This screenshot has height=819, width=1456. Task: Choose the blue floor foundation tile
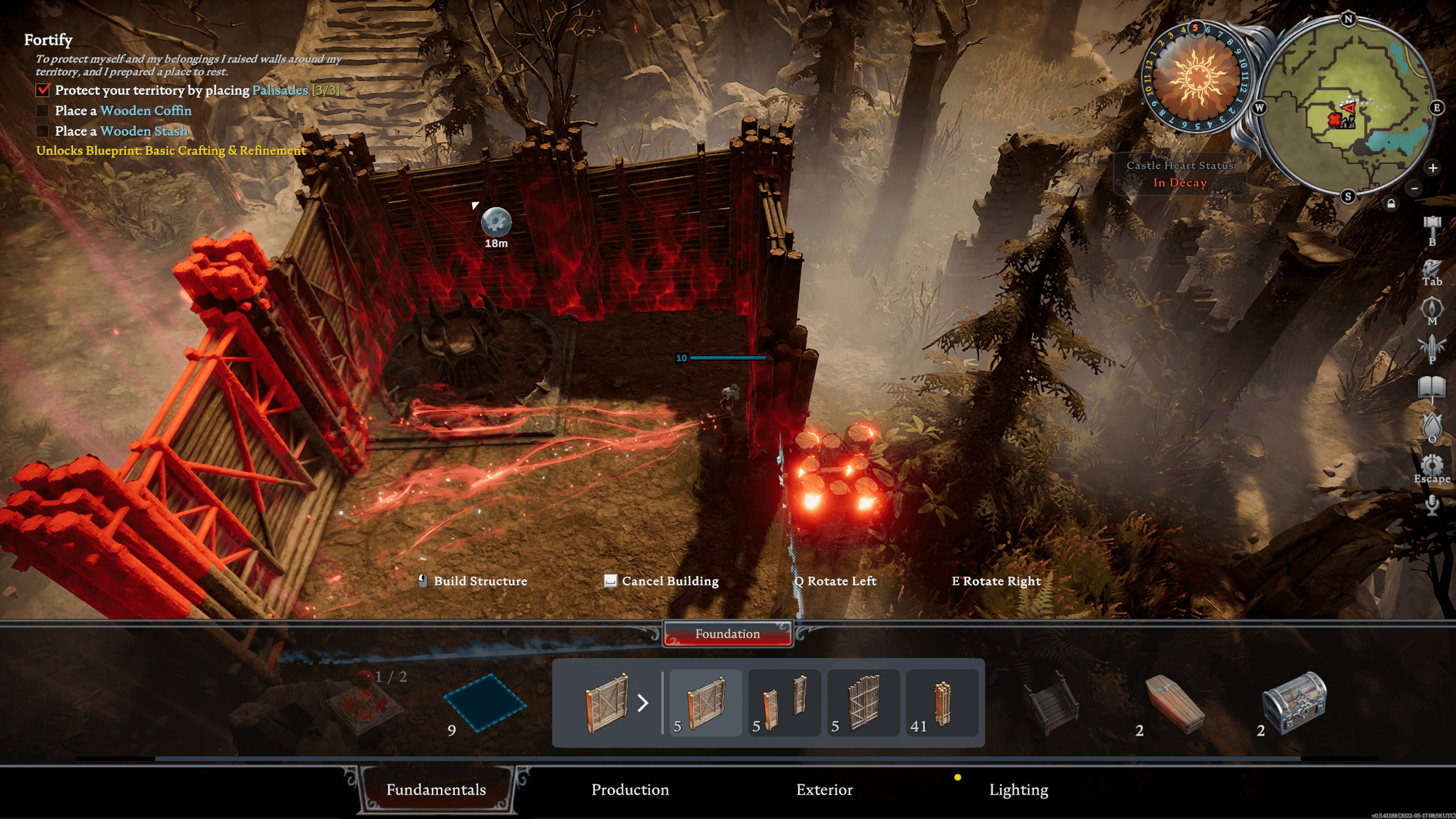coord(485,702)
